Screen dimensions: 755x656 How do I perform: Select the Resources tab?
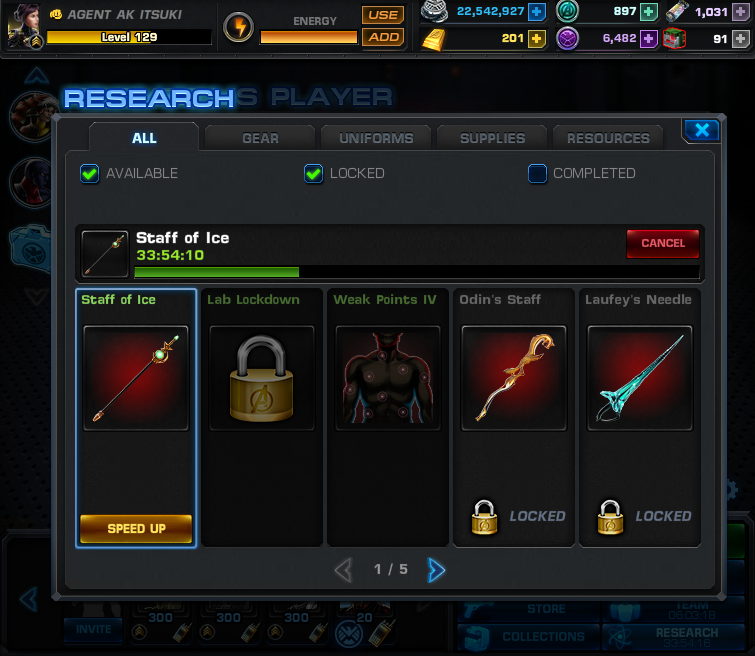pos(608,138)
